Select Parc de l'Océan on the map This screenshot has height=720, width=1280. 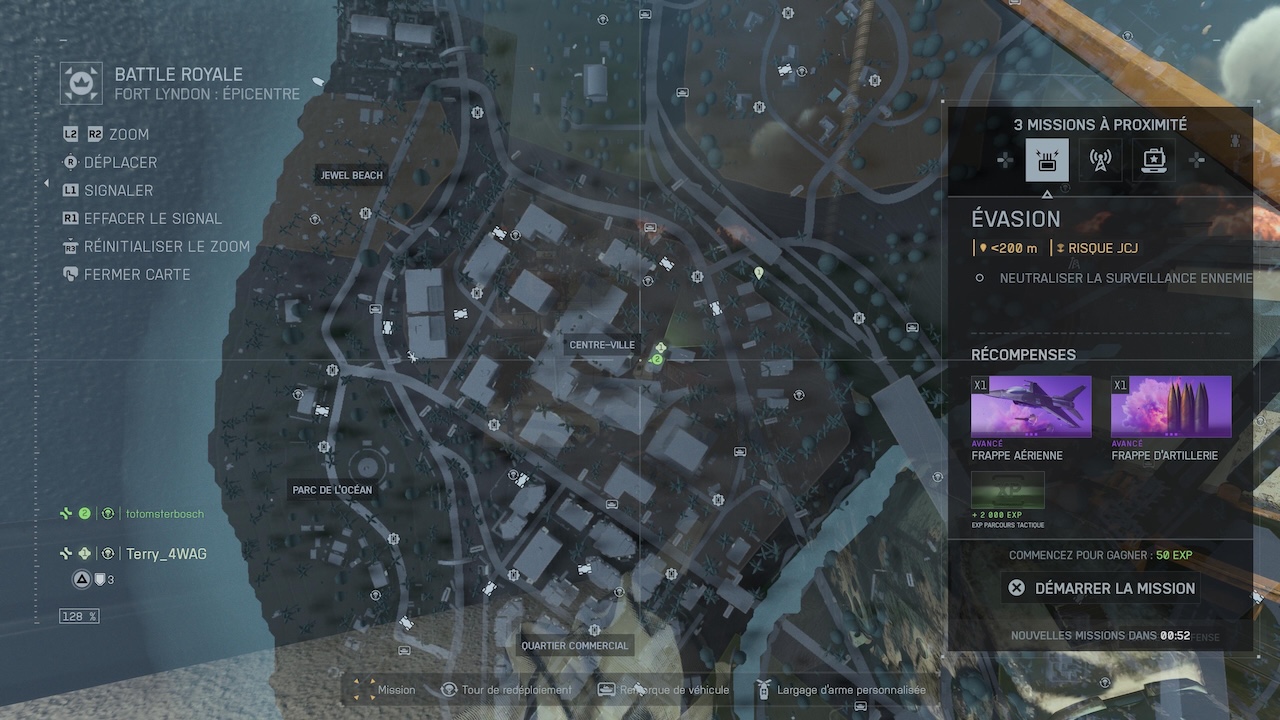pyautogui.click(x=332, y=490)
